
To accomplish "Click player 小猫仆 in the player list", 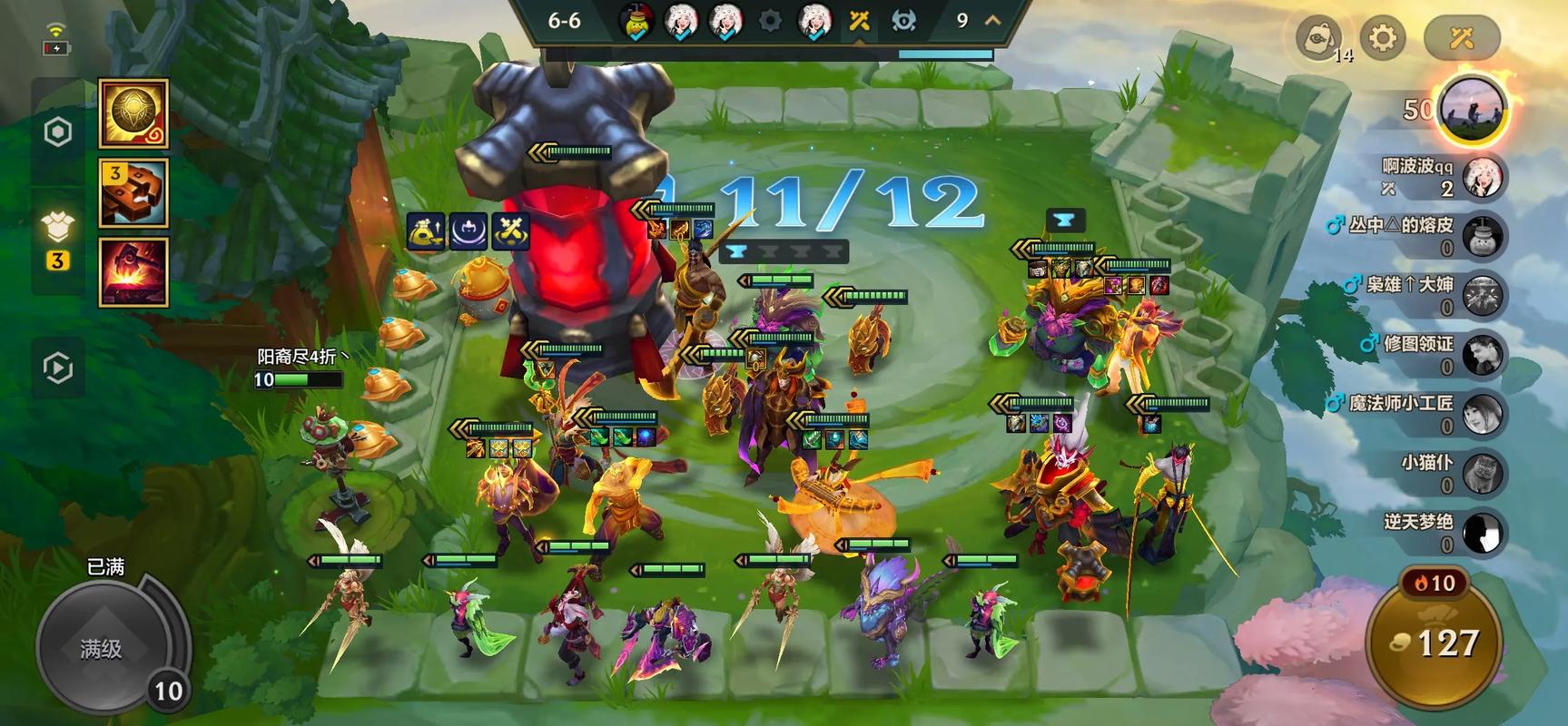I will coord(1484,474).
